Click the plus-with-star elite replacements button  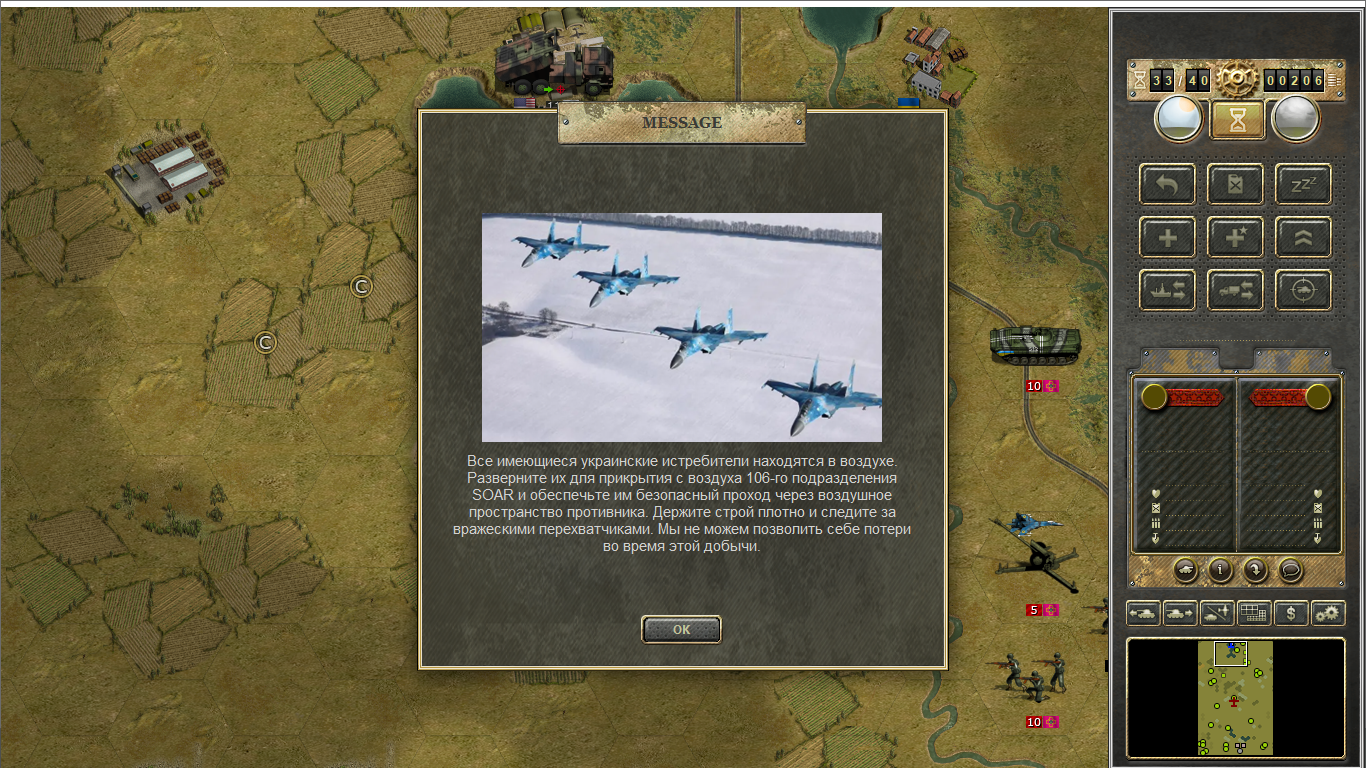tap(1235, 238)
